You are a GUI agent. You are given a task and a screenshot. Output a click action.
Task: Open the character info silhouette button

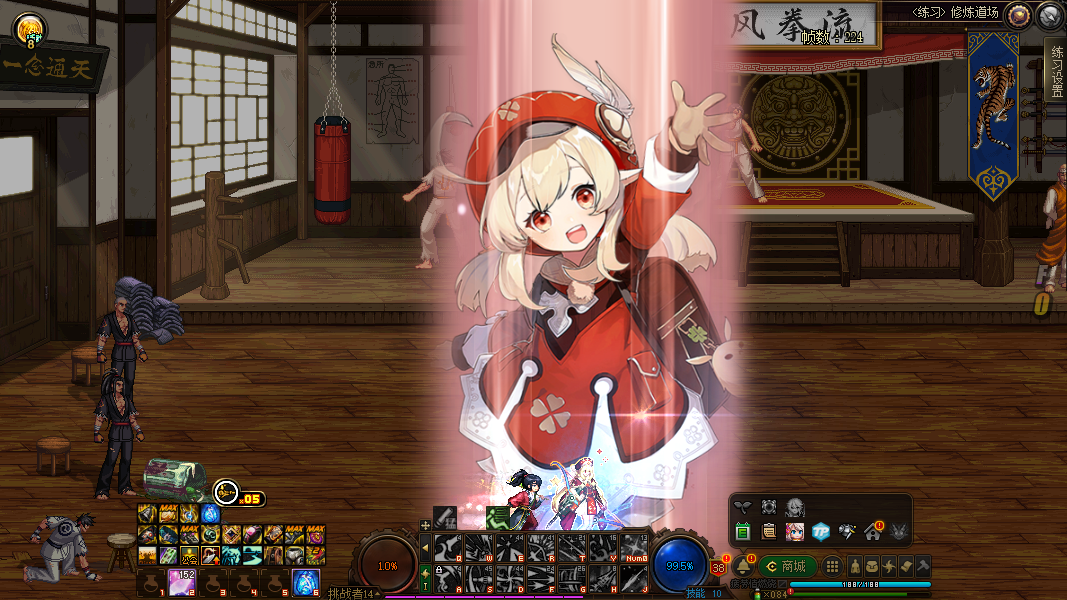point(856,566)
